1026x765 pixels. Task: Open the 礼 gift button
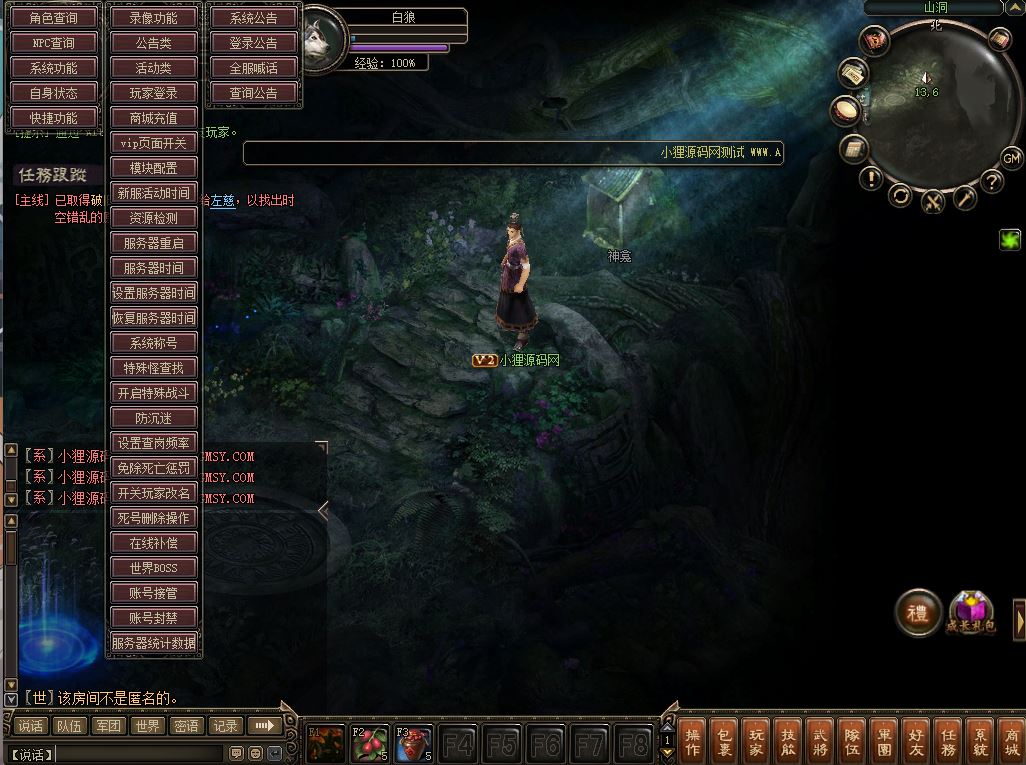[x=917, y=611]
